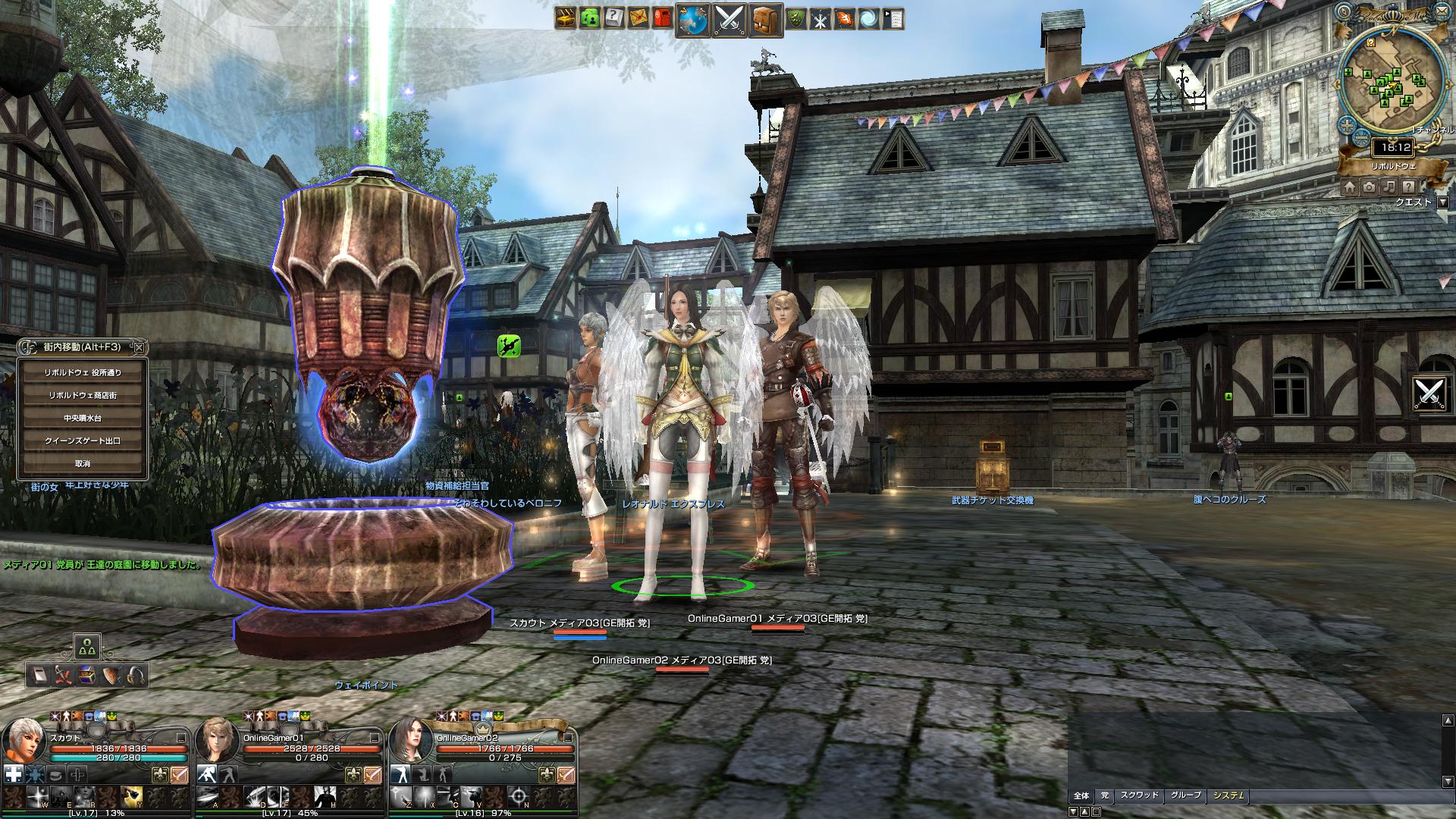
Task: Pick クイーンズゲート出口 from the list
Action: coord(83,441)
